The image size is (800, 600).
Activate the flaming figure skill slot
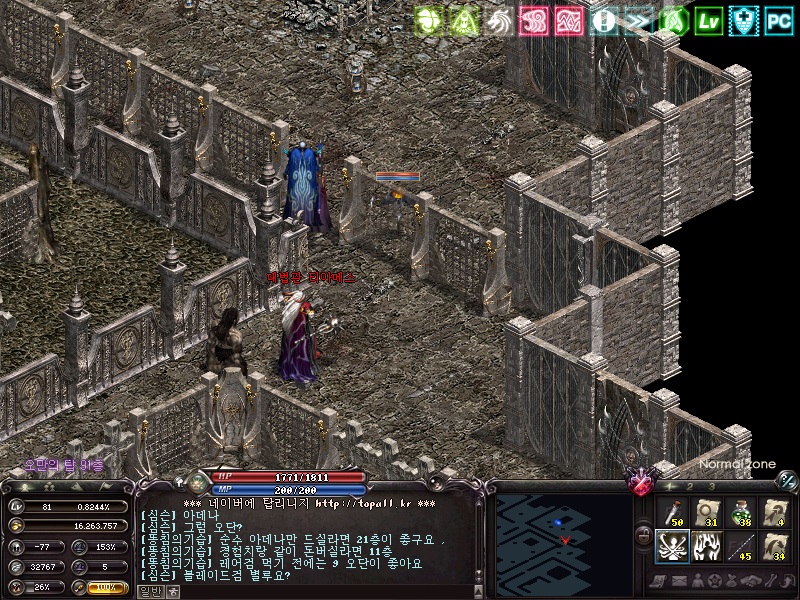(x=707, y=547)
